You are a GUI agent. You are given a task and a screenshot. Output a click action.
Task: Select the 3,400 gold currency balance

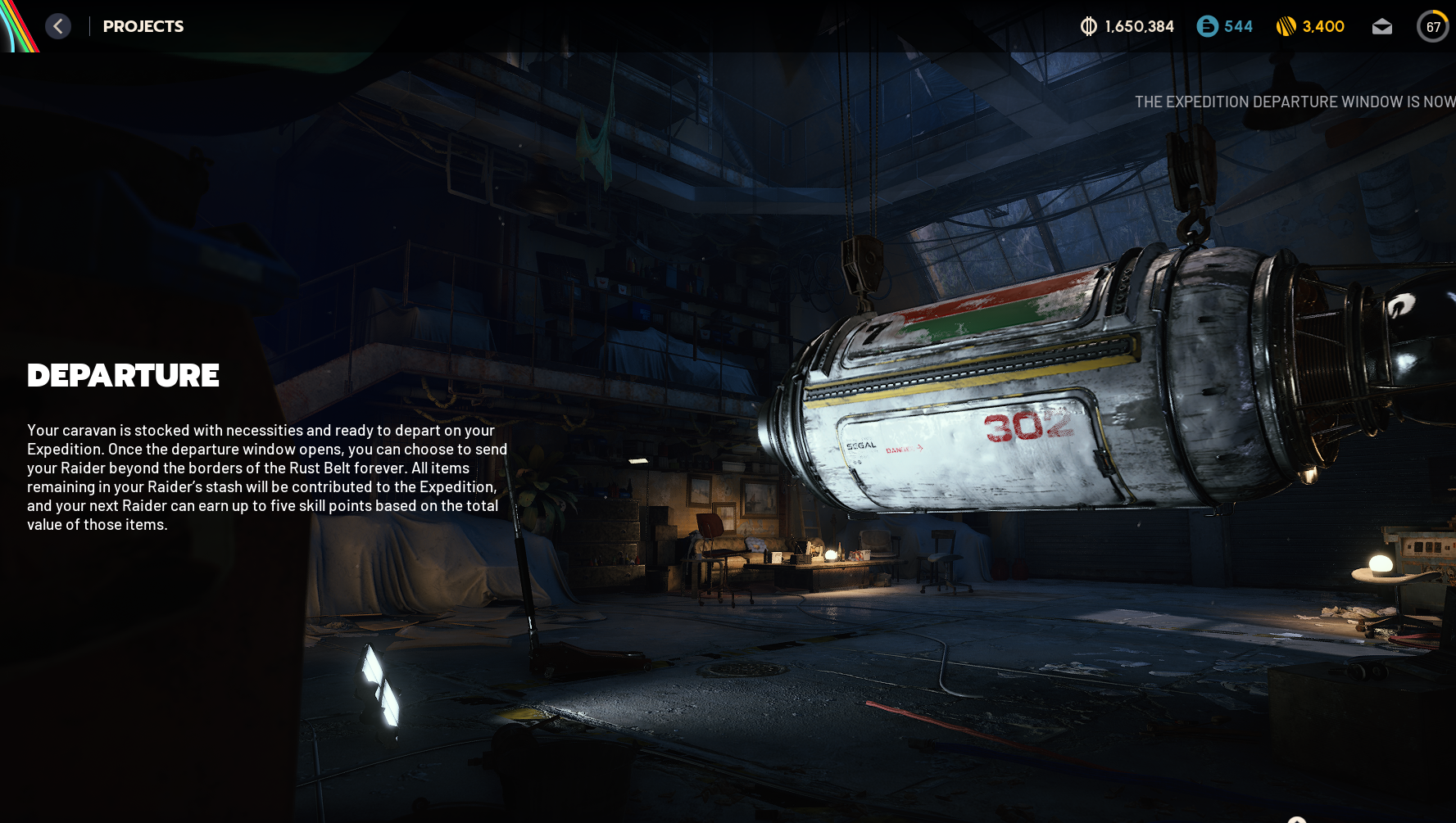tap(1310, 26)
